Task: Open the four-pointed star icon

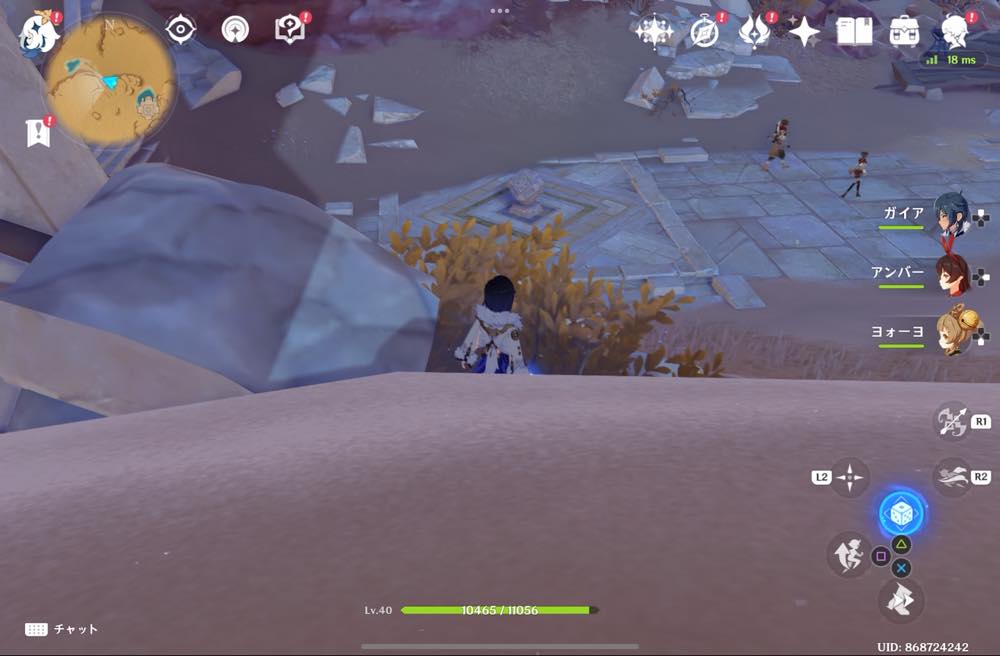Action: (x=804, y=32)
